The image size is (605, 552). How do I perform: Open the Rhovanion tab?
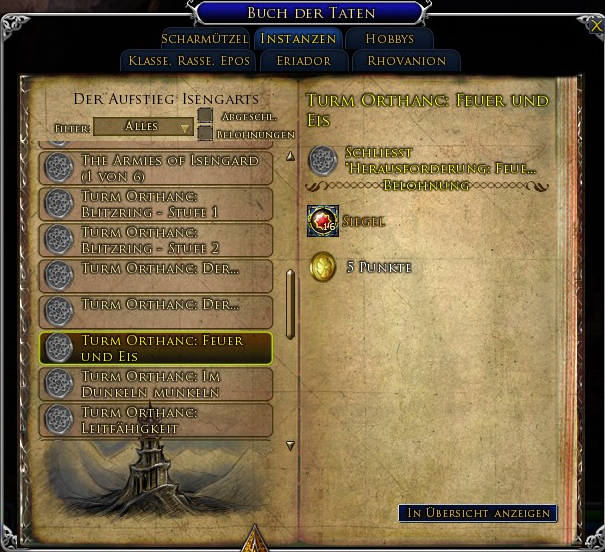(406, 61)
